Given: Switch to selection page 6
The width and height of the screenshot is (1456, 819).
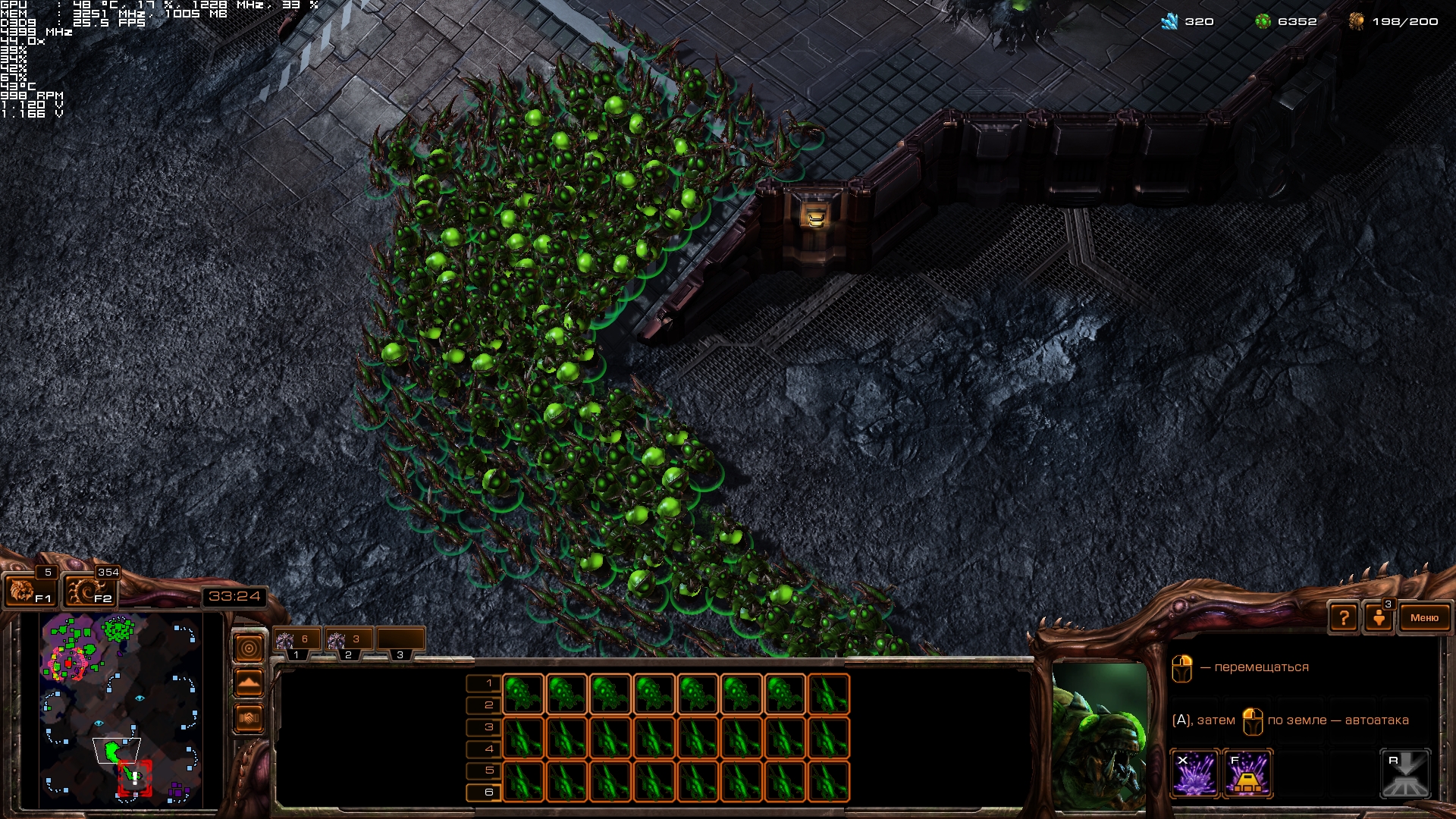Looking at the screenshot, I should [x=484, y=792].
